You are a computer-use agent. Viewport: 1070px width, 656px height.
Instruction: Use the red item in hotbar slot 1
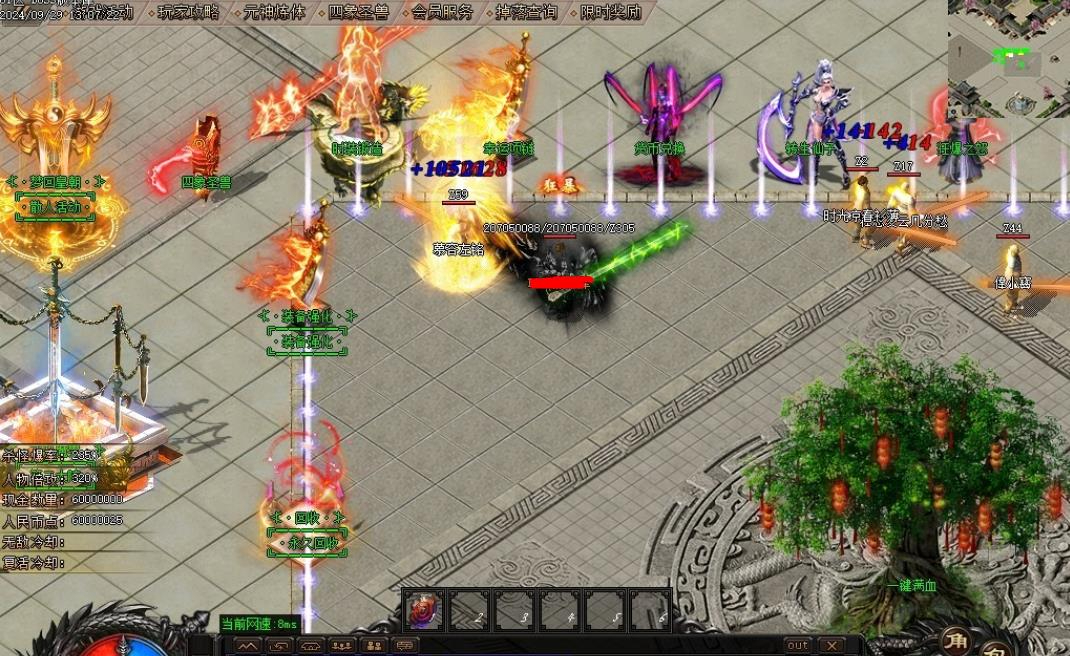click(422, 610)
